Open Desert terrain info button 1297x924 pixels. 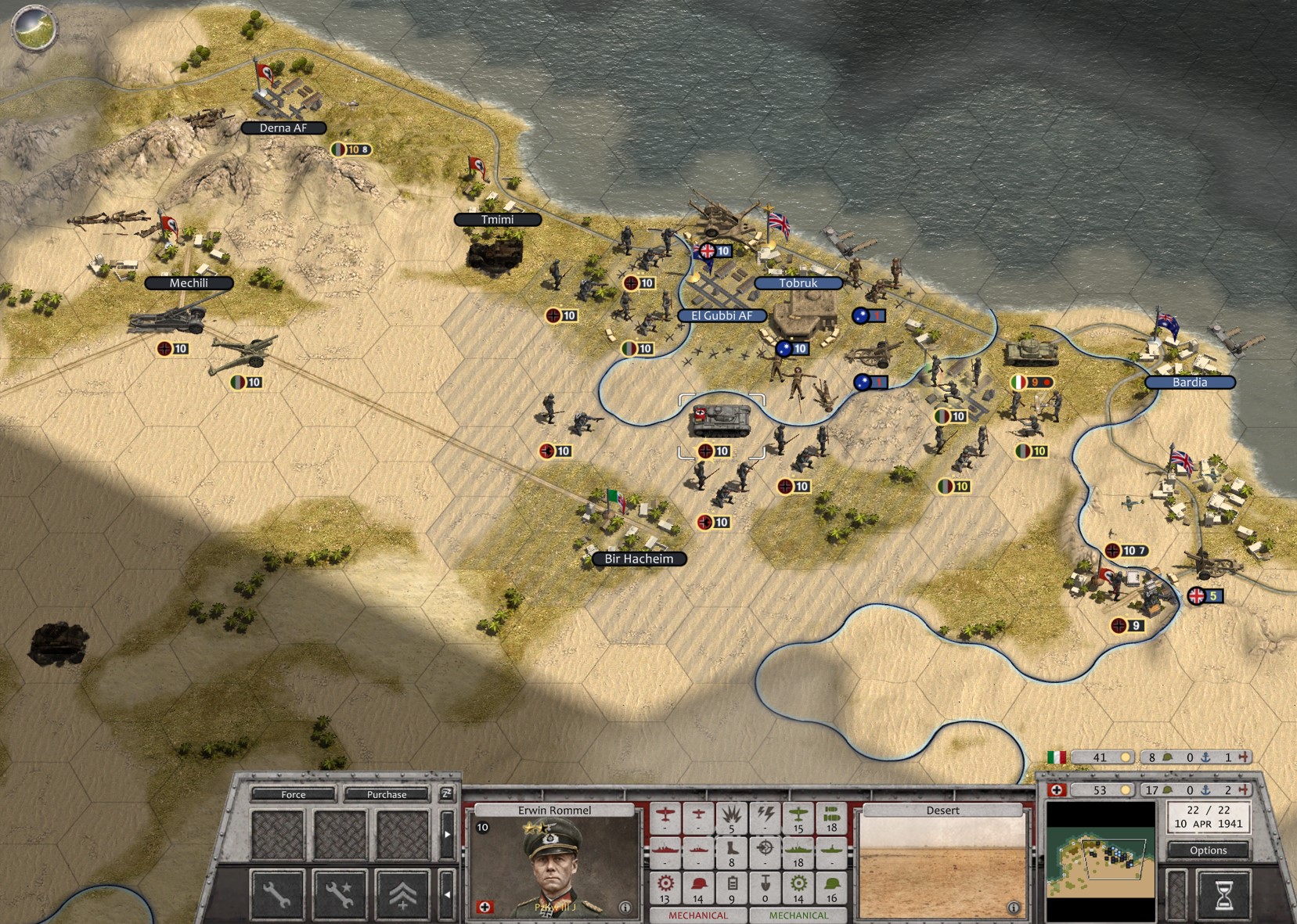(1014, 908)
